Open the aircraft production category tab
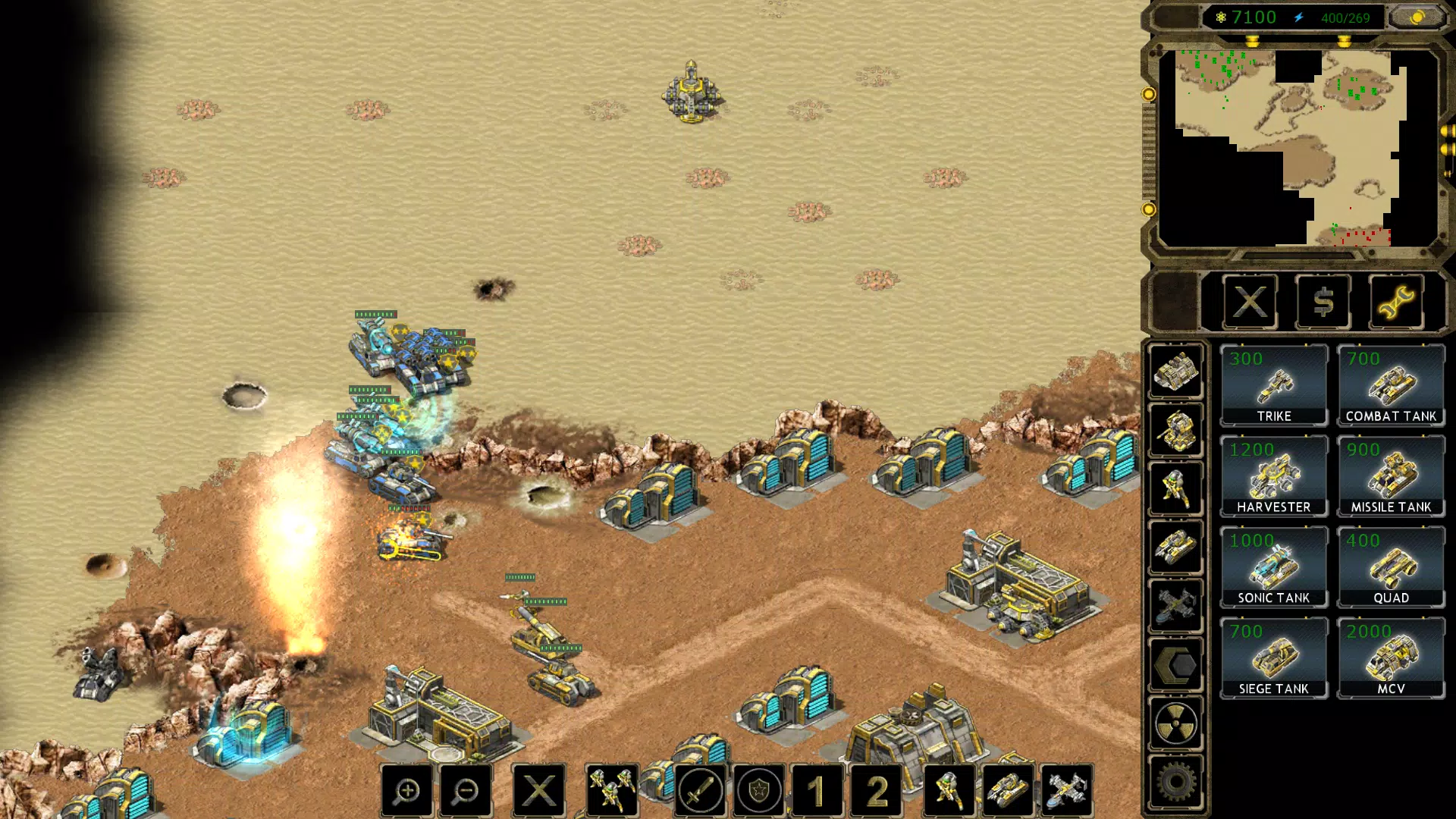 1176,607
